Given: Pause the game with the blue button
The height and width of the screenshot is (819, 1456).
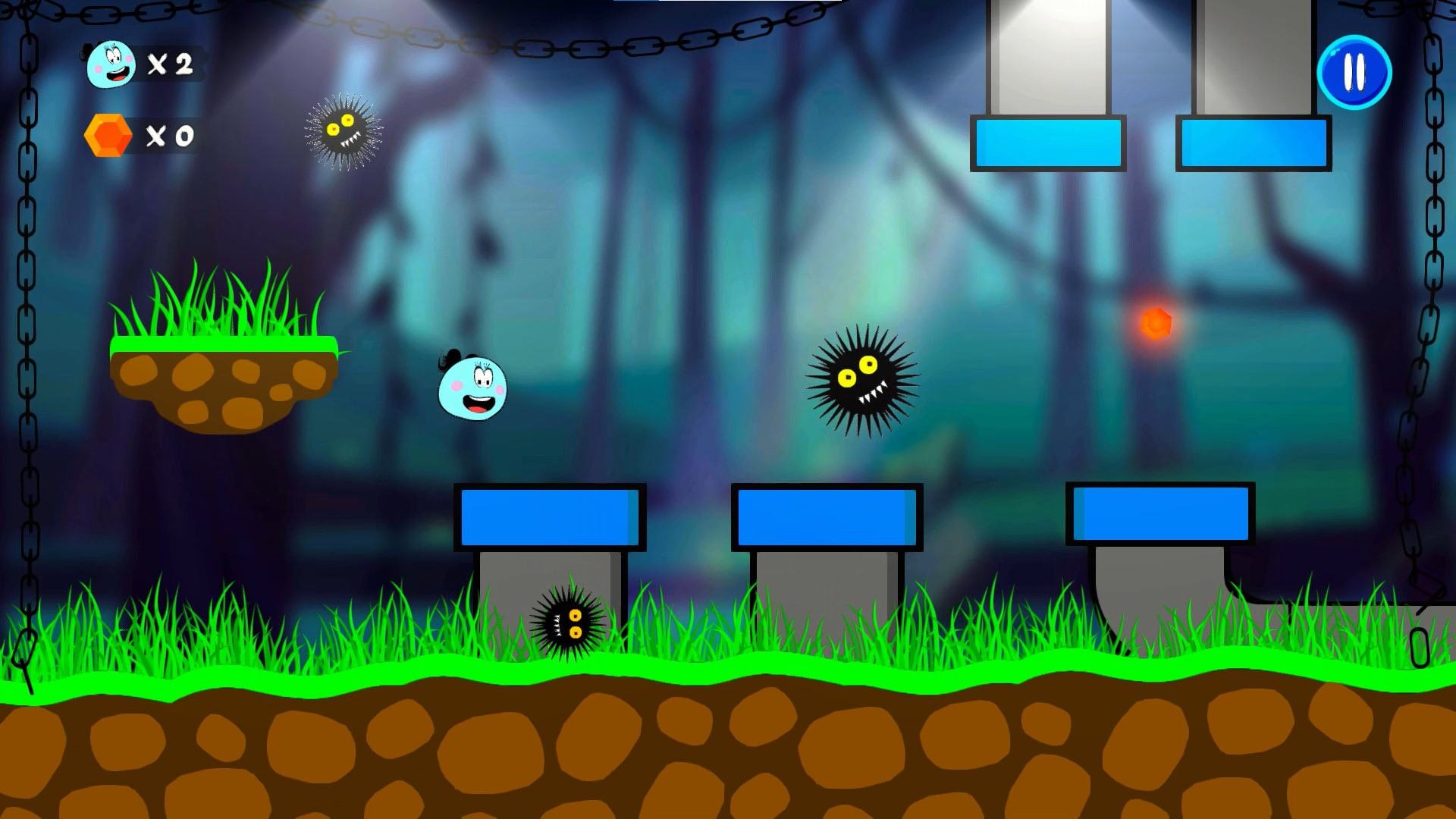Looking at the screenshot, I should pyautogui.click(x=1354, y=73).
